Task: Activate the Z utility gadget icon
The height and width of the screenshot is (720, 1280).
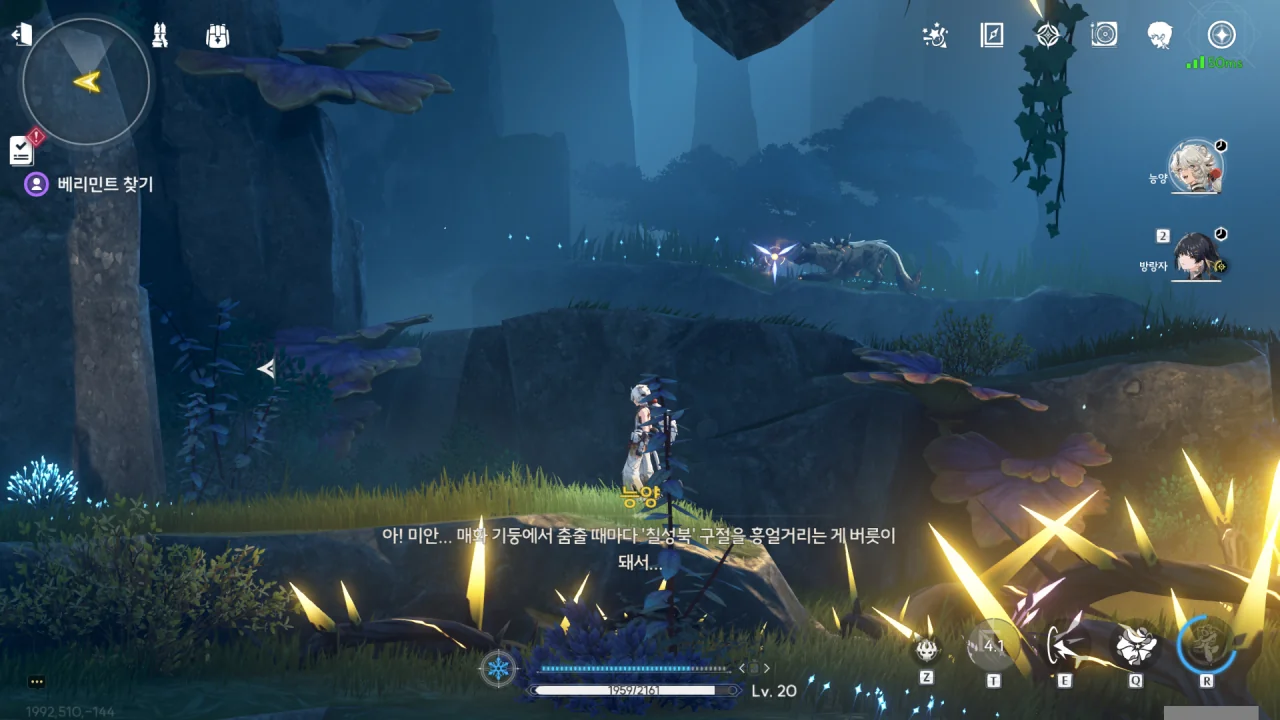Action: 927,649
